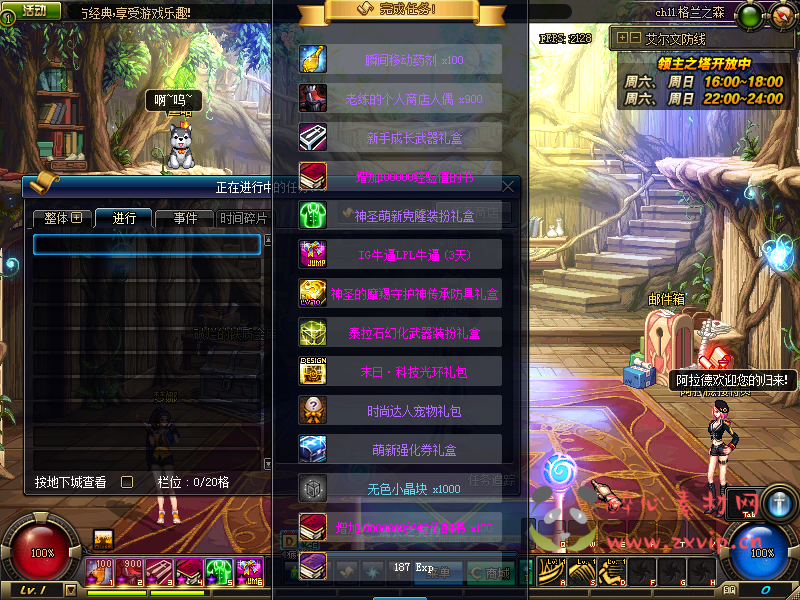Choose the 新手成长武器礼盒 reward row
The image size is (800, 600).
pyautogui.click(x=400, y=137)
